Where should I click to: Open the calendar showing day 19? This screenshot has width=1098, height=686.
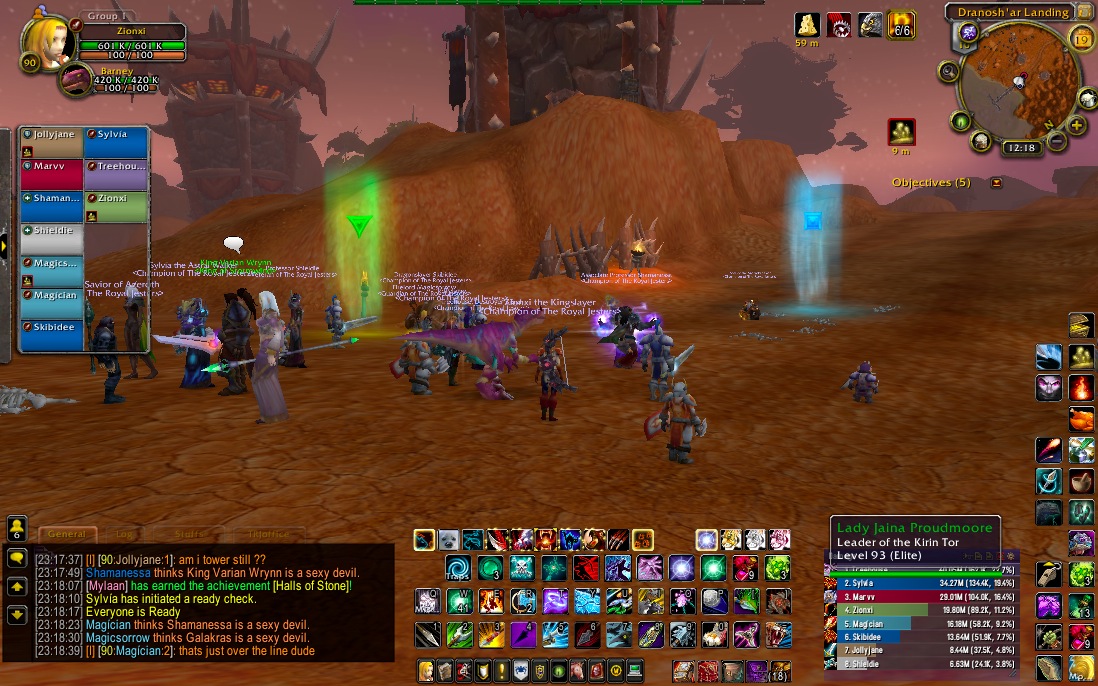(x=1080, y=39)
